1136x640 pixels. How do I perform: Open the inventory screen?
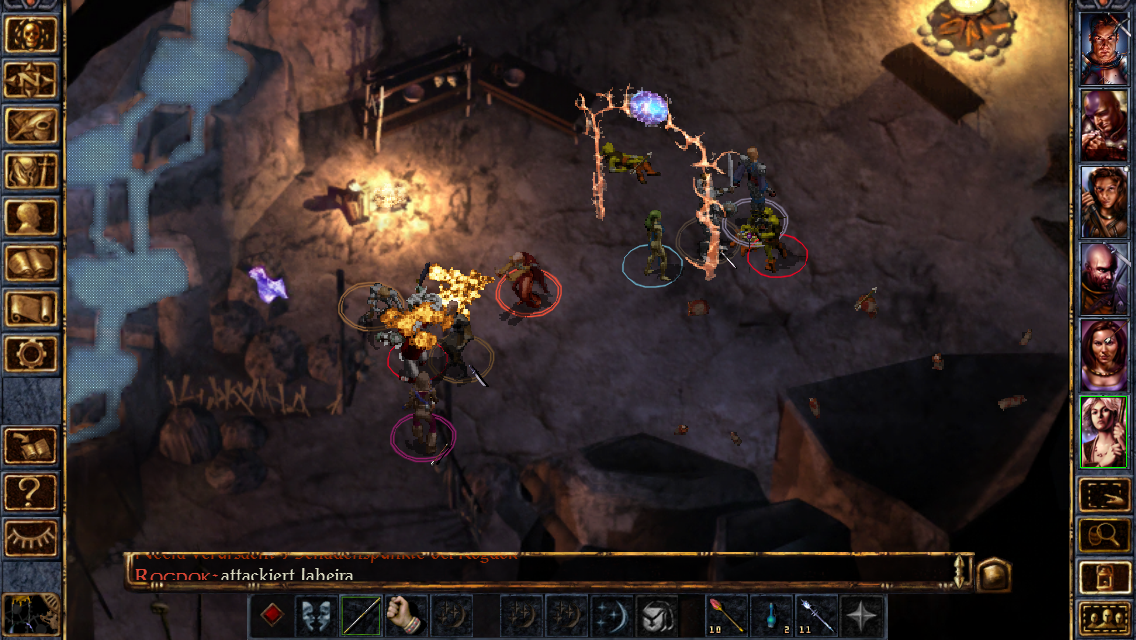pos(31,172)
